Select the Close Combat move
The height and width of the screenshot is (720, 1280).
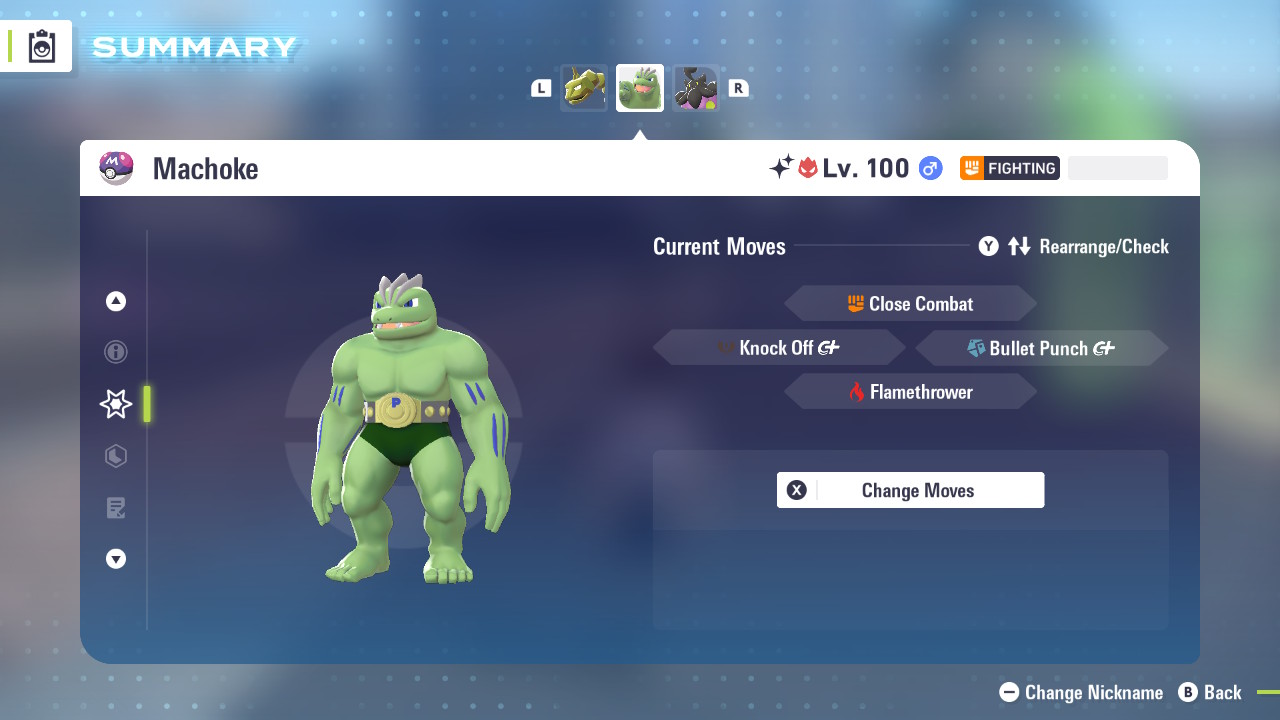[910, 304]
